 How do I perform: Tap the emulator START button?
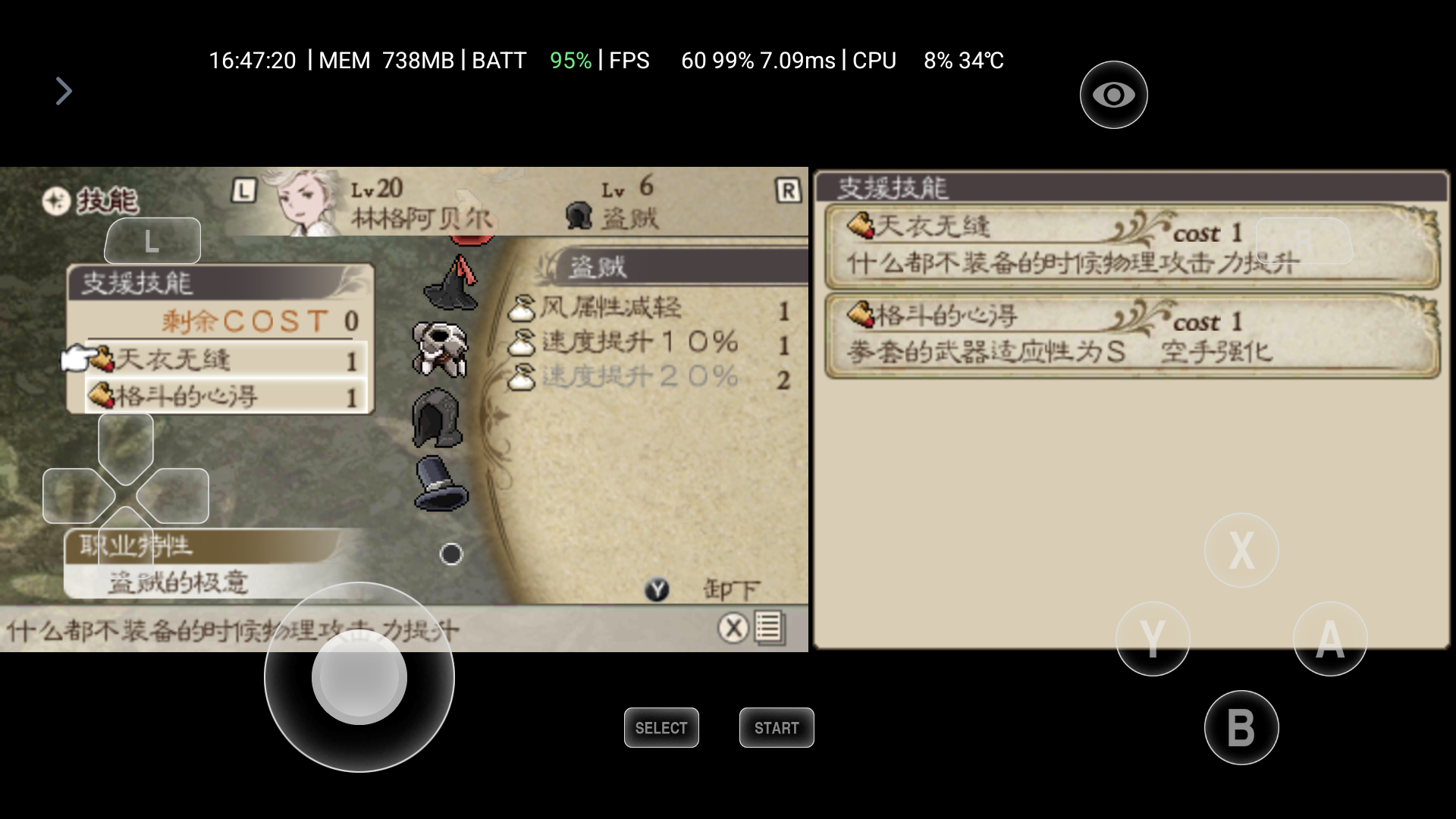[777, 728]
